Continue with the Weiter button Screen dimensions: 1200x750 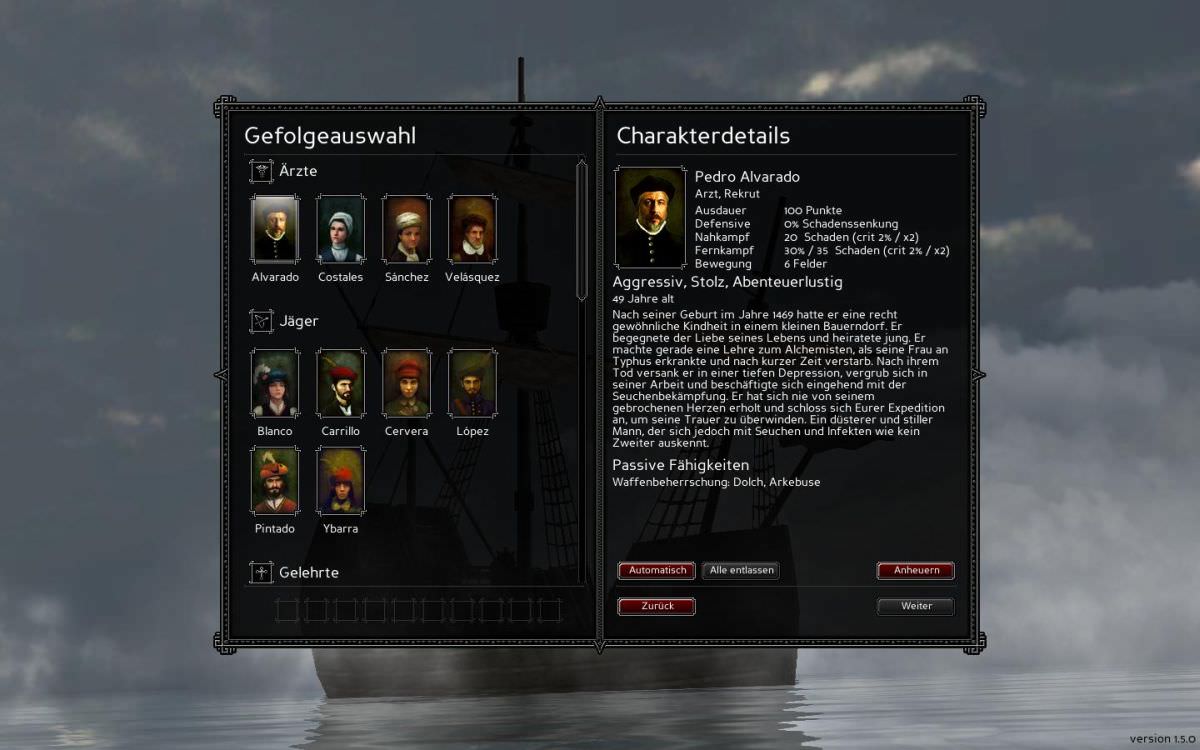click(x=915, y=606)
